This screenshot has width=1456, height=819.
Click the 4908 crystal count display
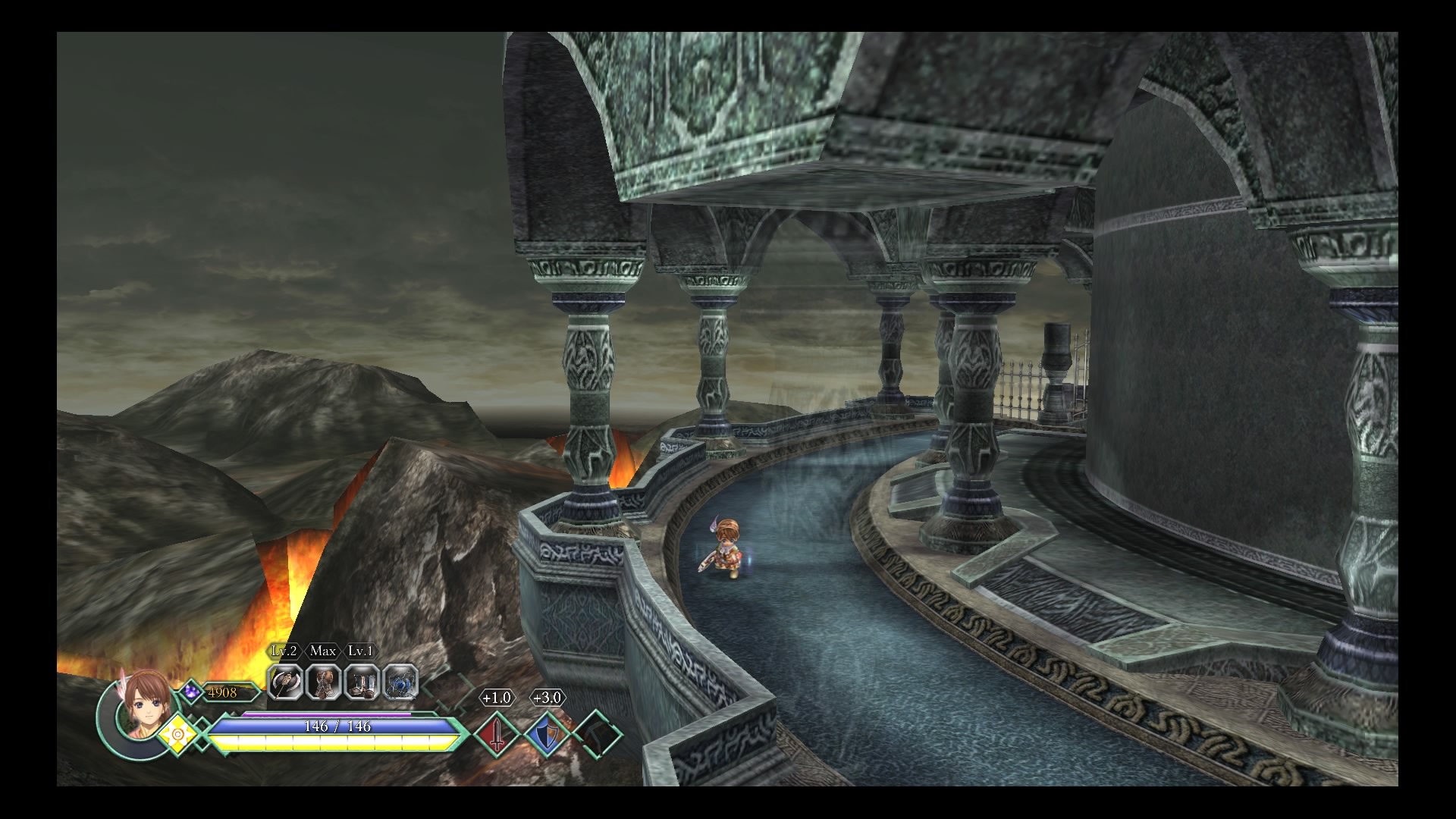pyautogui.click(x=222, y=692)
